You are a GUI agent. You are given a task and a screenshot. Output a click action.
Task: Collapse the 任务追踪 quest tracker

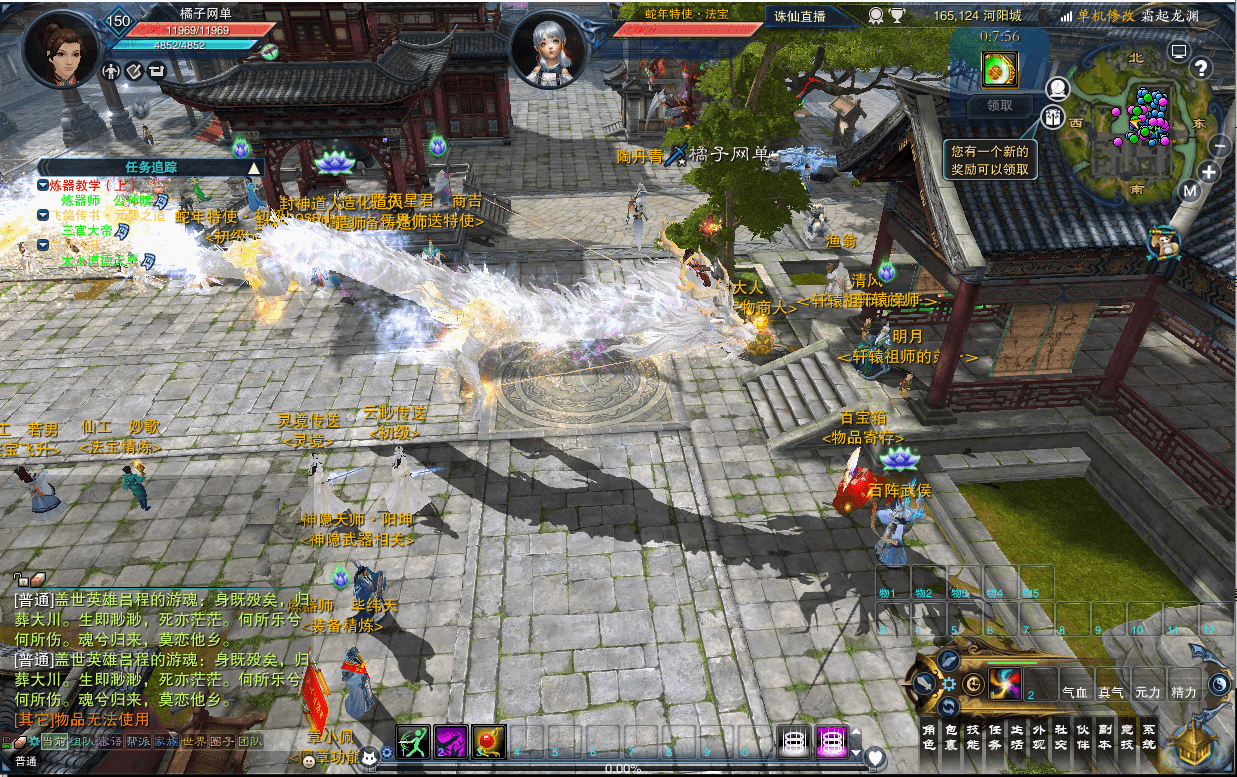click(x=254, y=167)
